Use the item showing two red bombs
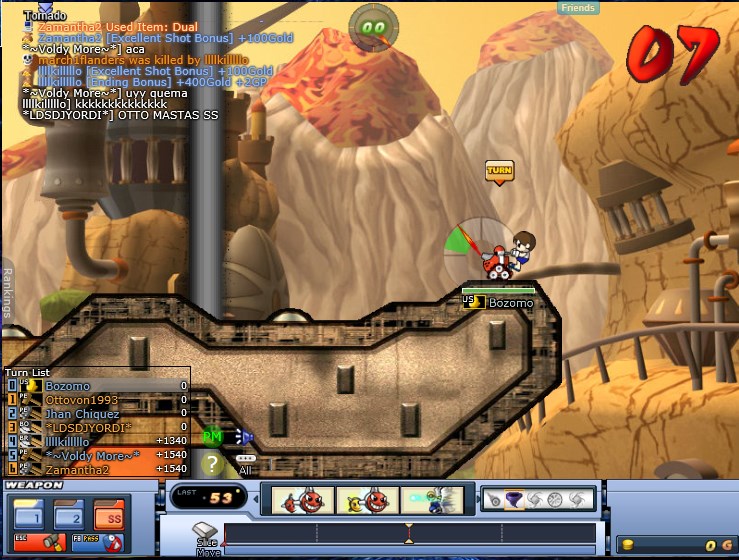Viewport: 739px width, 560px height. pos(298,500)
